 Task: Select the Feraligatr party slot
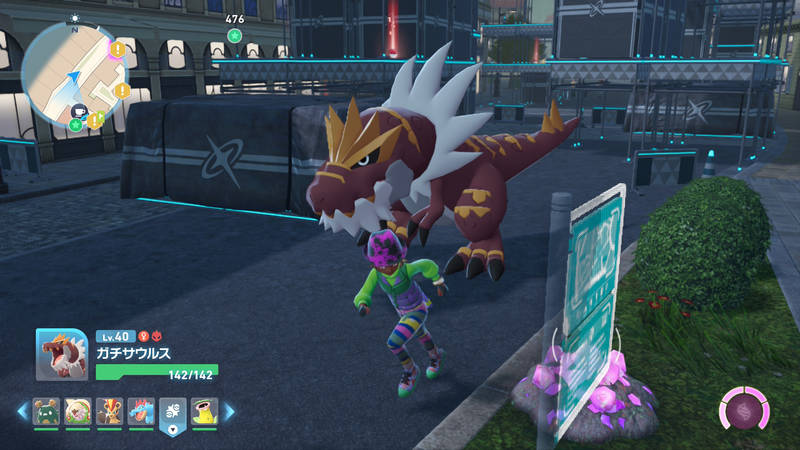[x=141, y=412]
